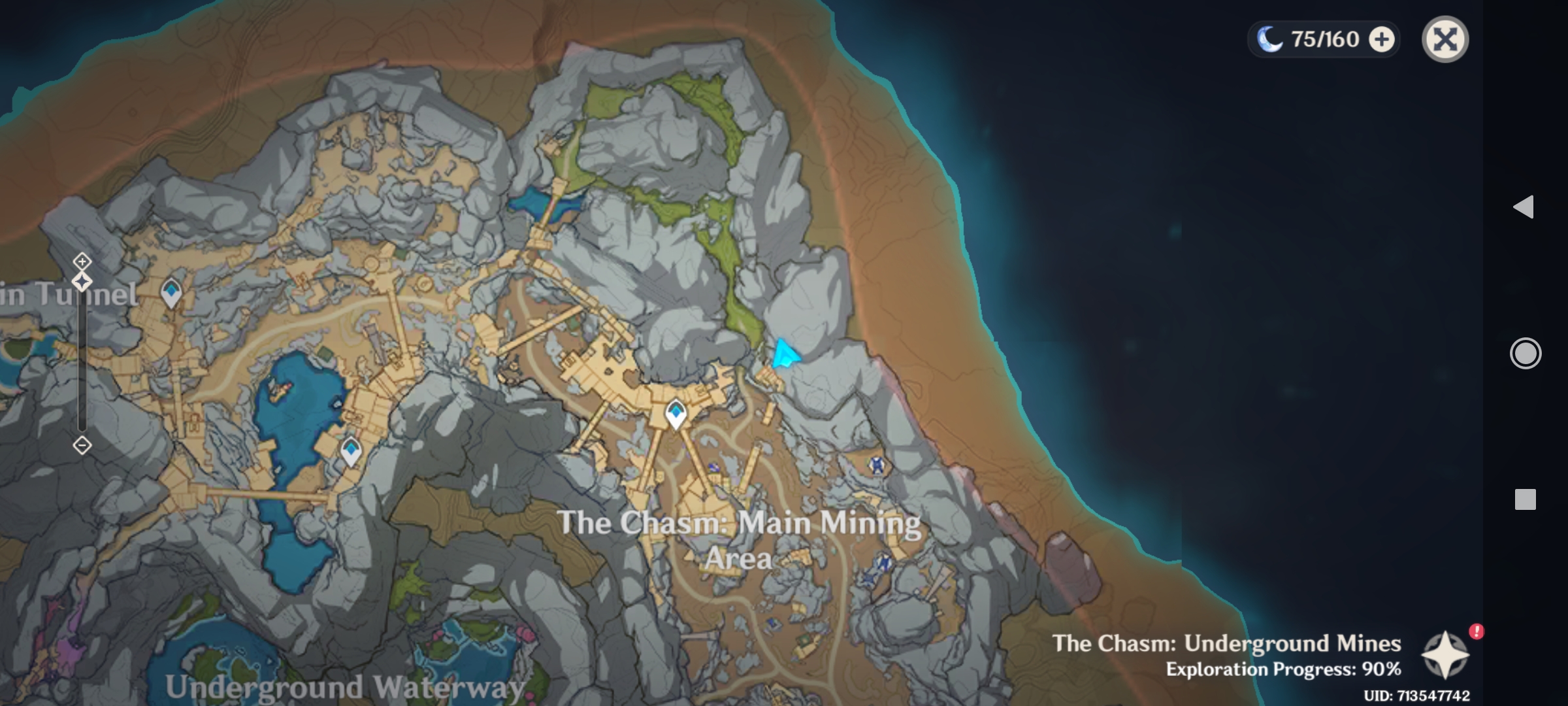Screen dimensions: 1568x706
Task: Zoom in using the diamond plus control
Action: tap(82, 260)
